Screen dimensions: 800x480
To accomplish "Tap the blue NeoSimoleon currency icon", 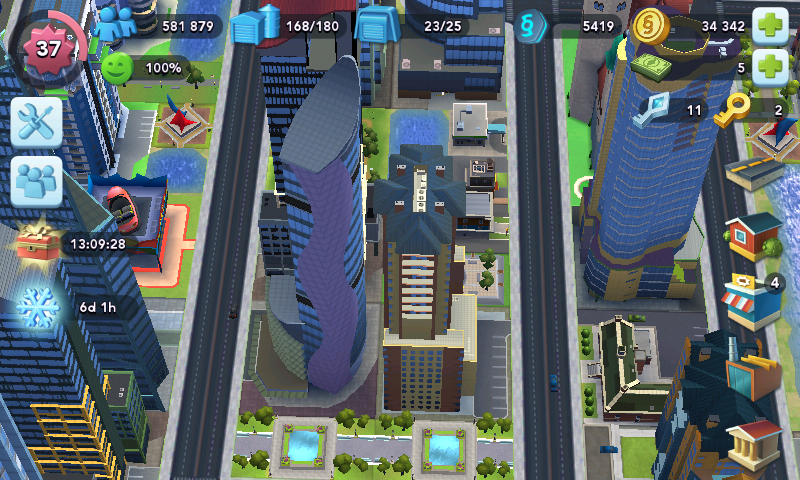I will (534, 25).
